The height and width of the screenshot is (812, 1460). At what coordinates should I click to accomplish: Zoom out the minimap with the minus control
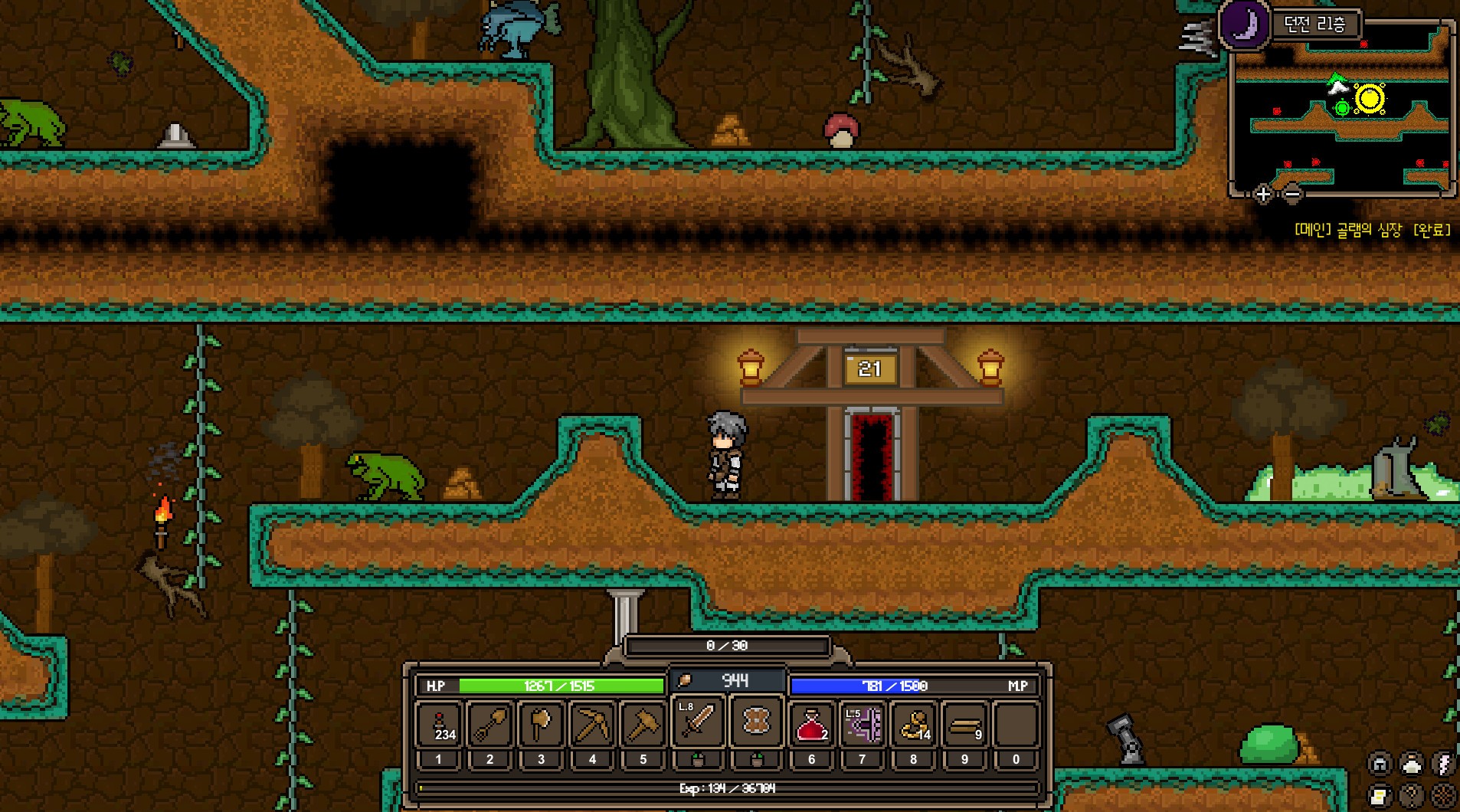[1293, 194]
